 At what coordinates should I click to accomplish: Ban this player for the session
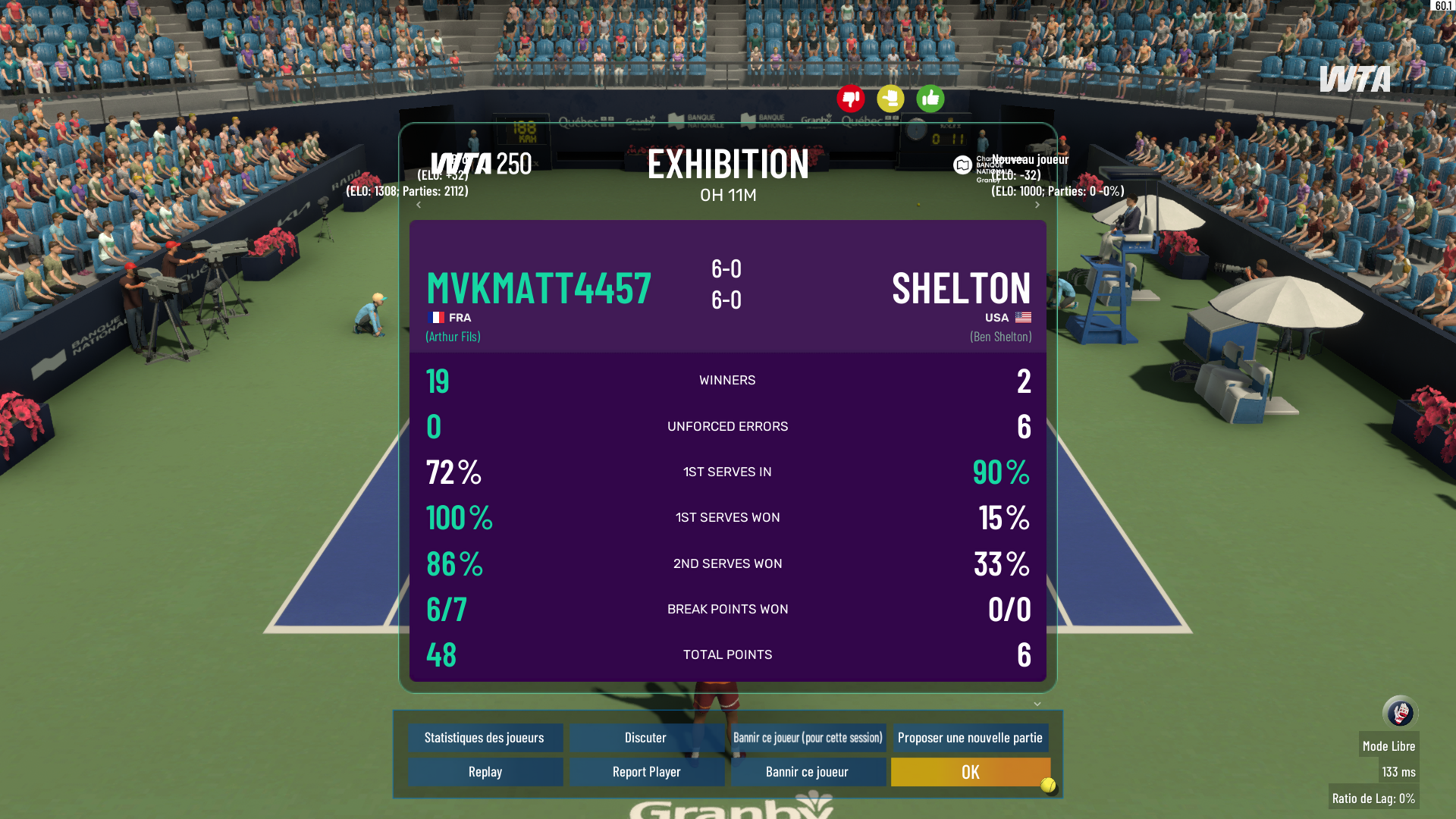[x=808, y=738]
